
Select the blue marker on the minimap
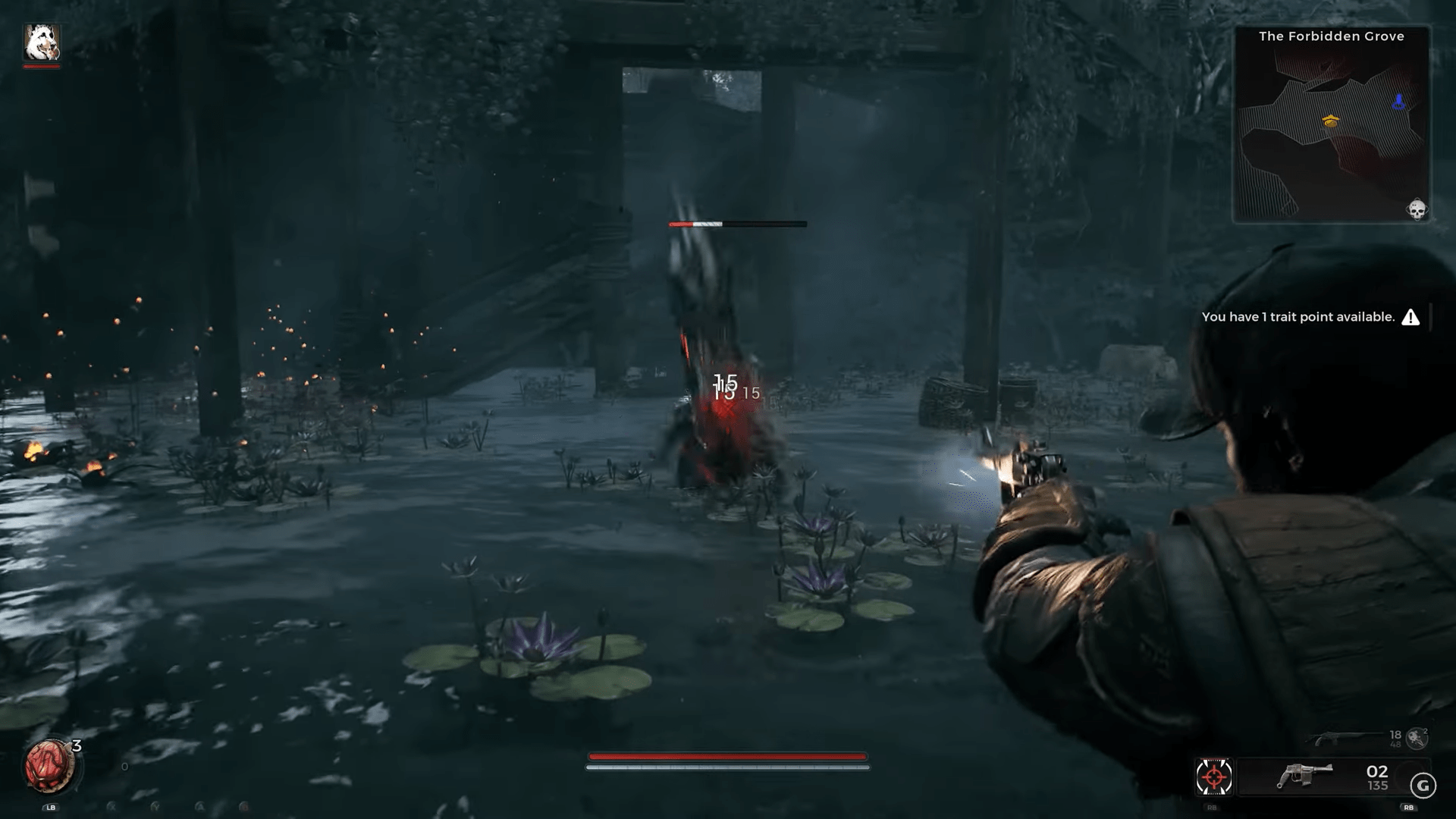click(1399, 102)
